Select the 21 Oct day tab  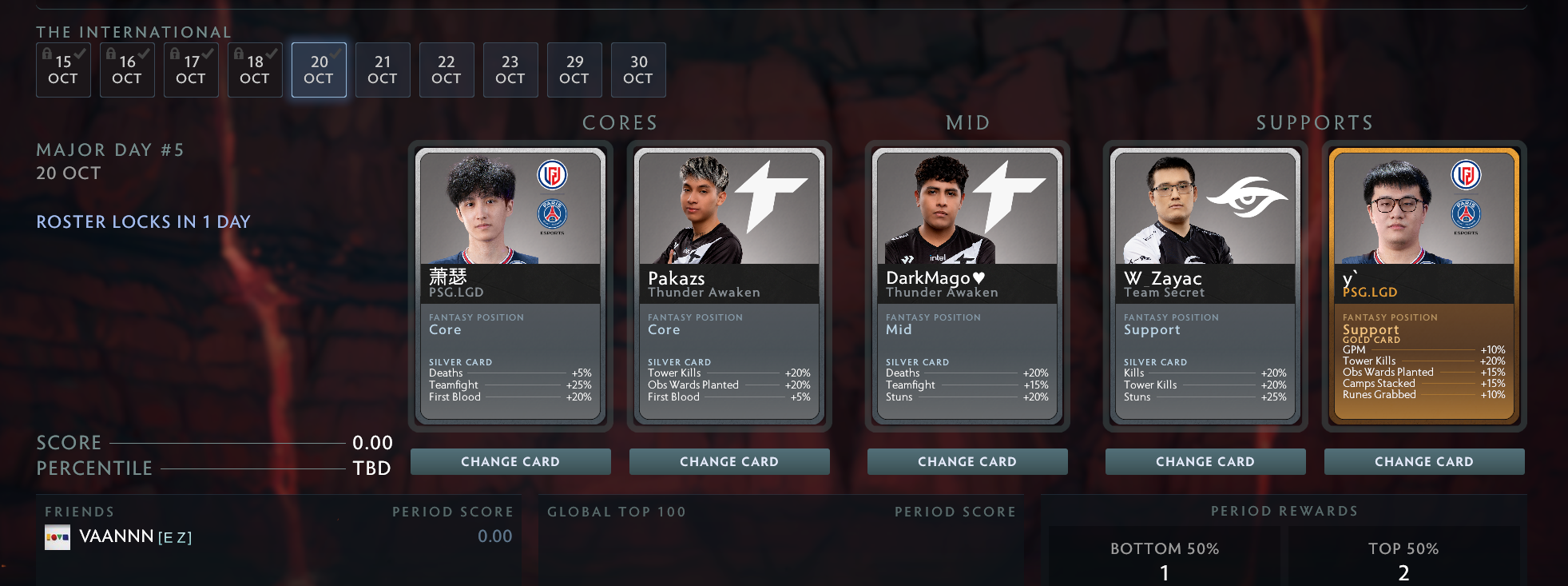(x=383, y=70)
